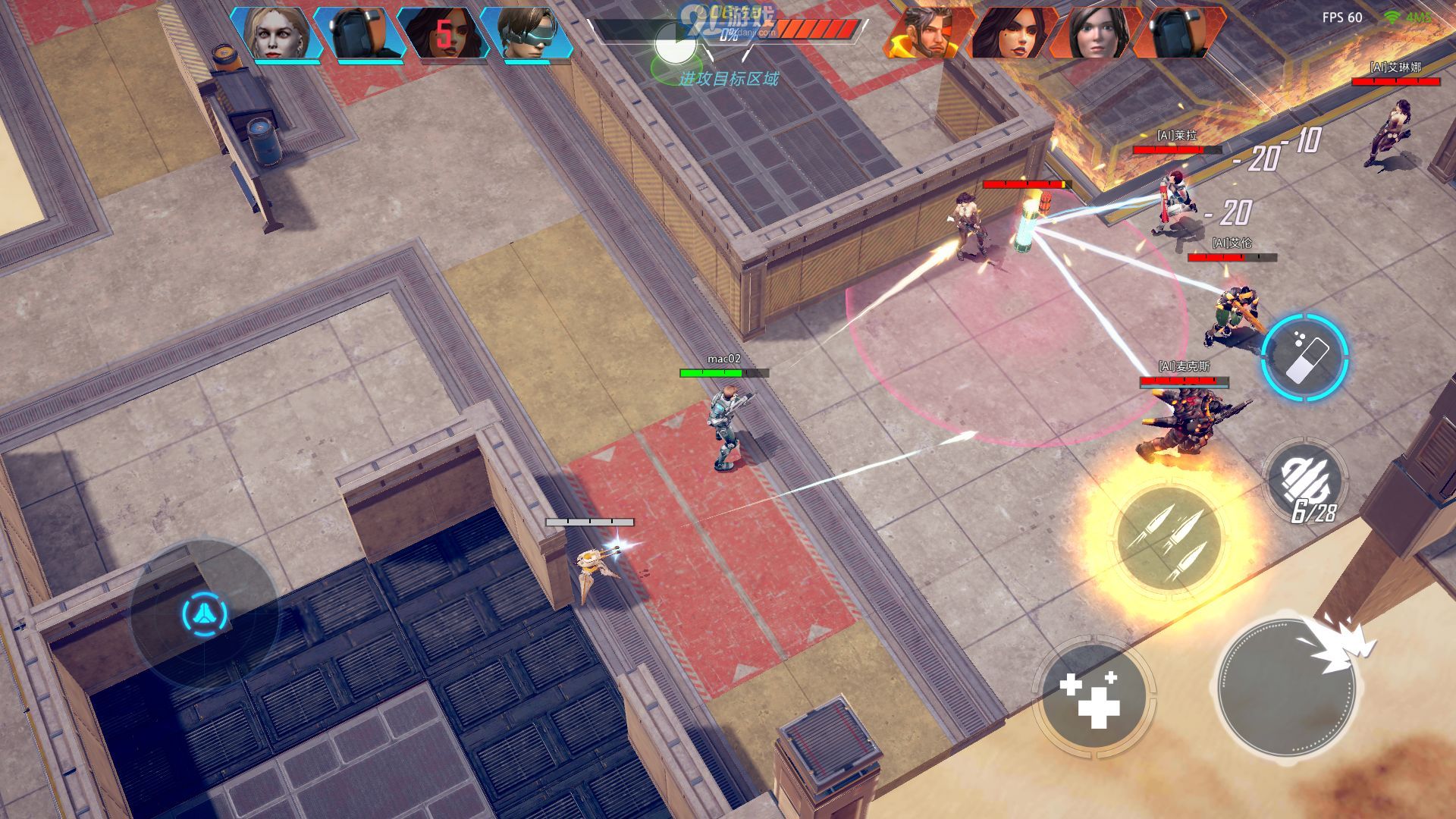Select the eyepatch man enemy portrait
Screen dimensions: 1456x819
[930, 33]
